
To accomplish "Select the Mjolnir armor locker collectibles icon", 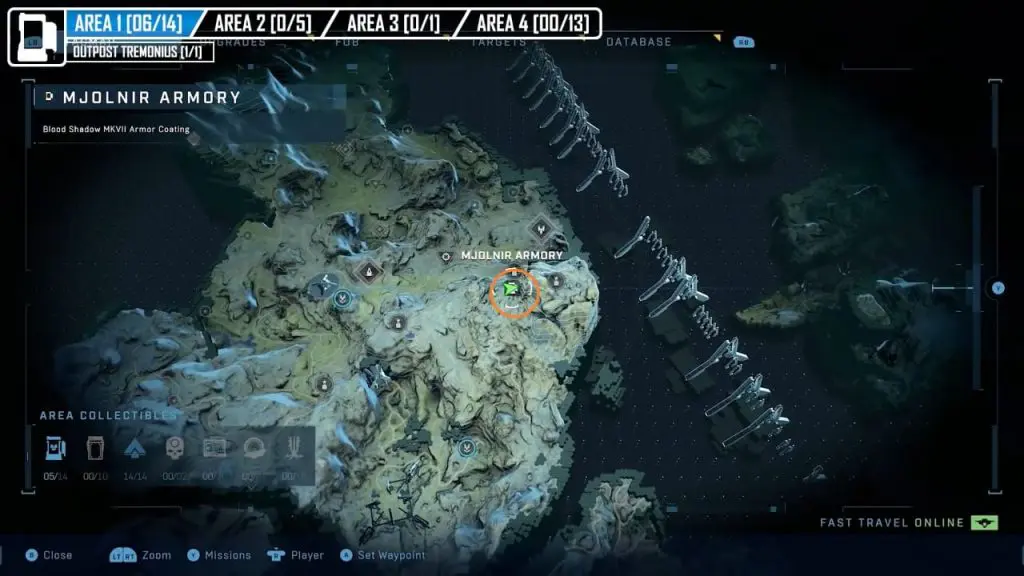I will 55,448.
